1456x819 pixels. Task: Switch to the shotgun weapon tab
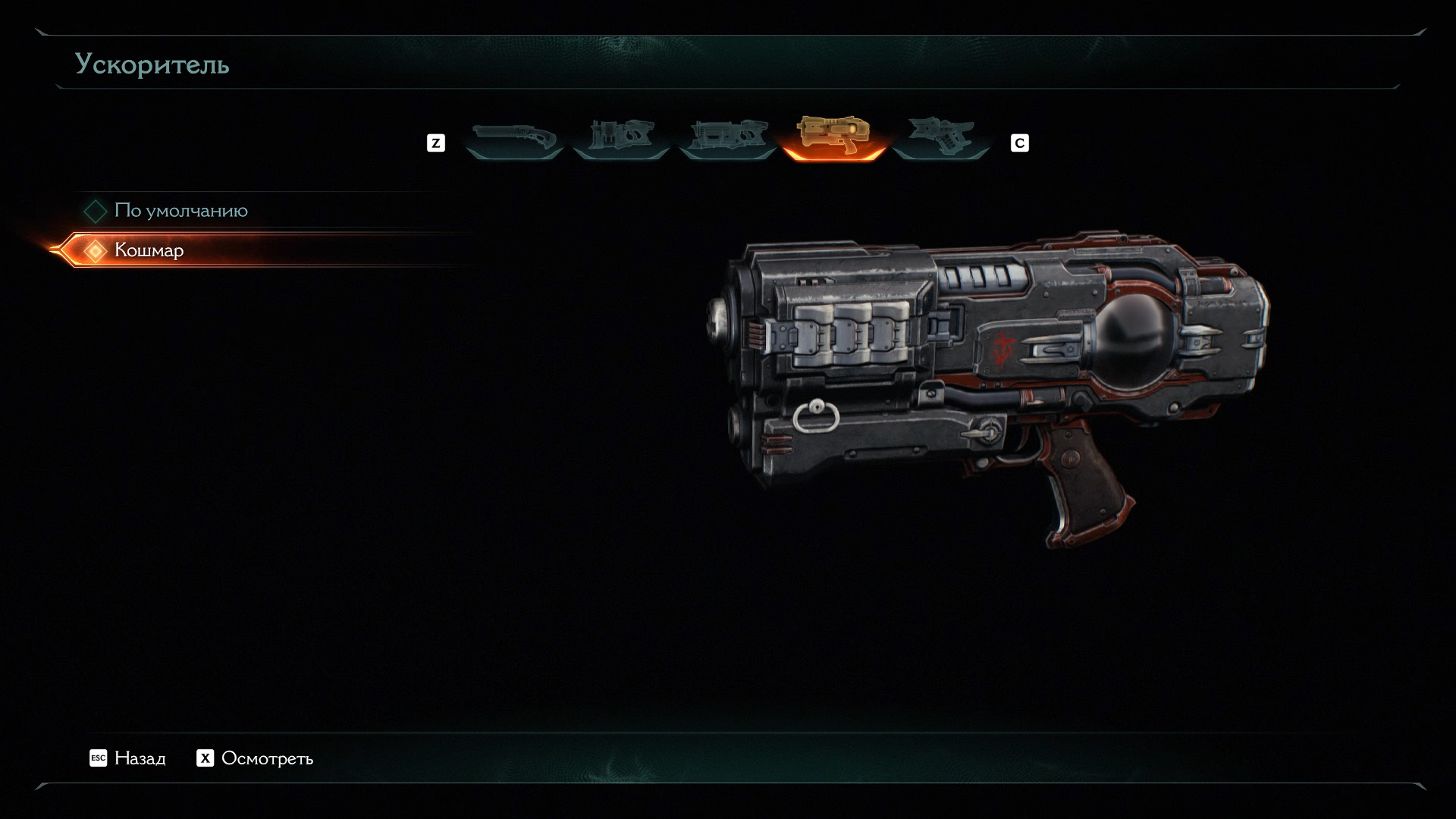coord(514,139)
